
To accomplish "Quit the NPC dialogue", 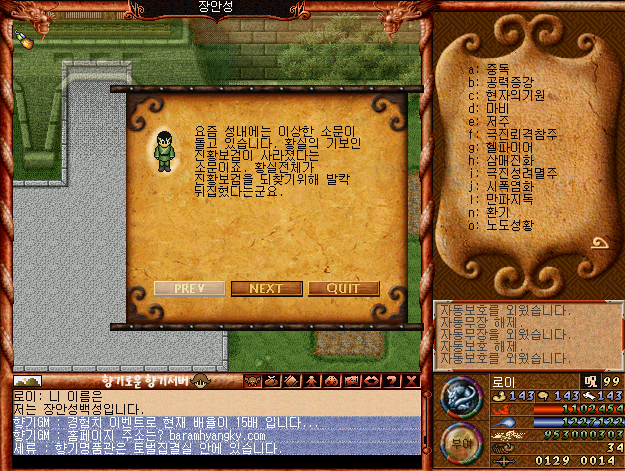I will pos(343,289).
